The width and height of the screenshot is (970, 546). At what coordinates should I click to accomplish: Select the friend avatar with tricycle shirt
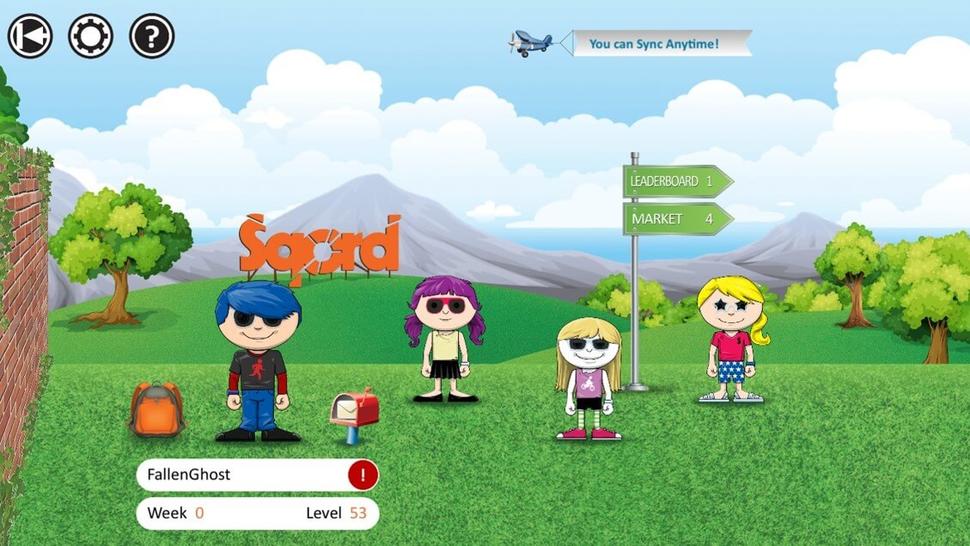(x=588, y=378)
